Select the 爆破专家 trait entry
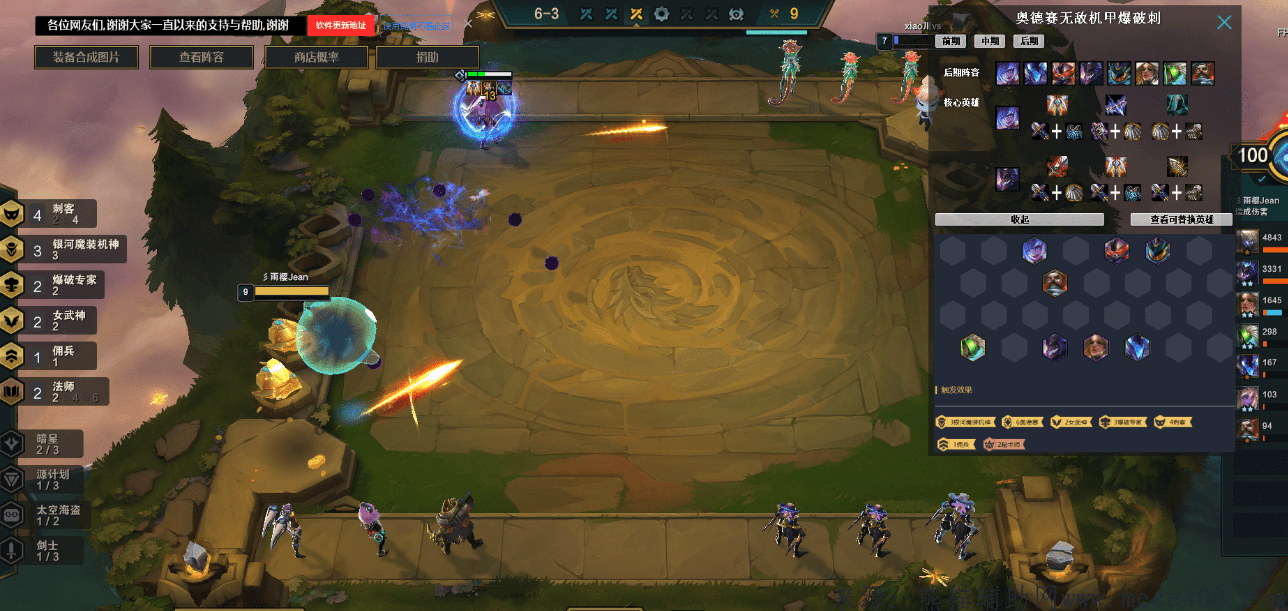The height and width of the screenshot is (611, 1288). [x=62, y=285]
